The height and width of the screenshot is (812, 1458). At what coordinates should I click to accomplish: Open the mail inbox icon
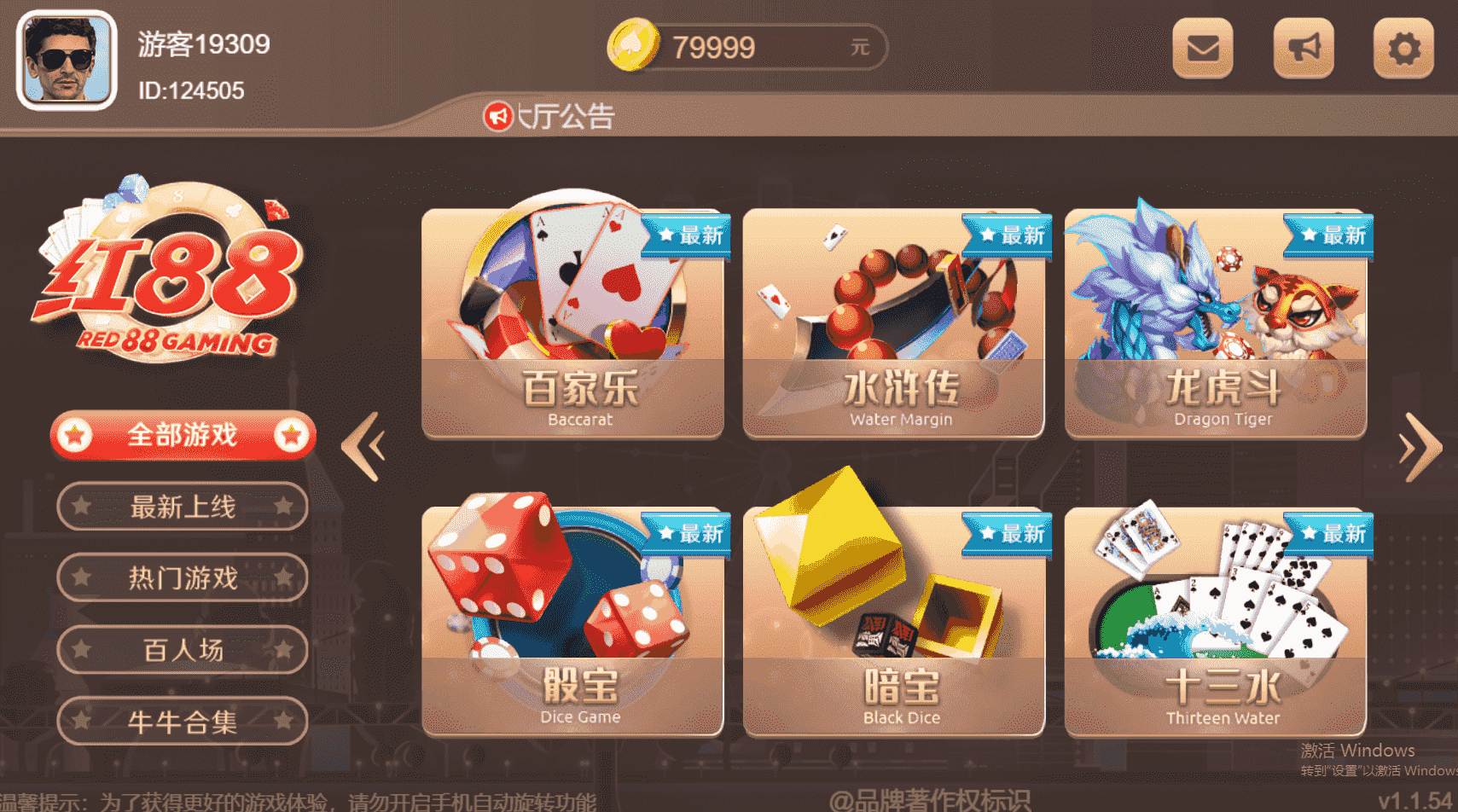click(1203, 47)
